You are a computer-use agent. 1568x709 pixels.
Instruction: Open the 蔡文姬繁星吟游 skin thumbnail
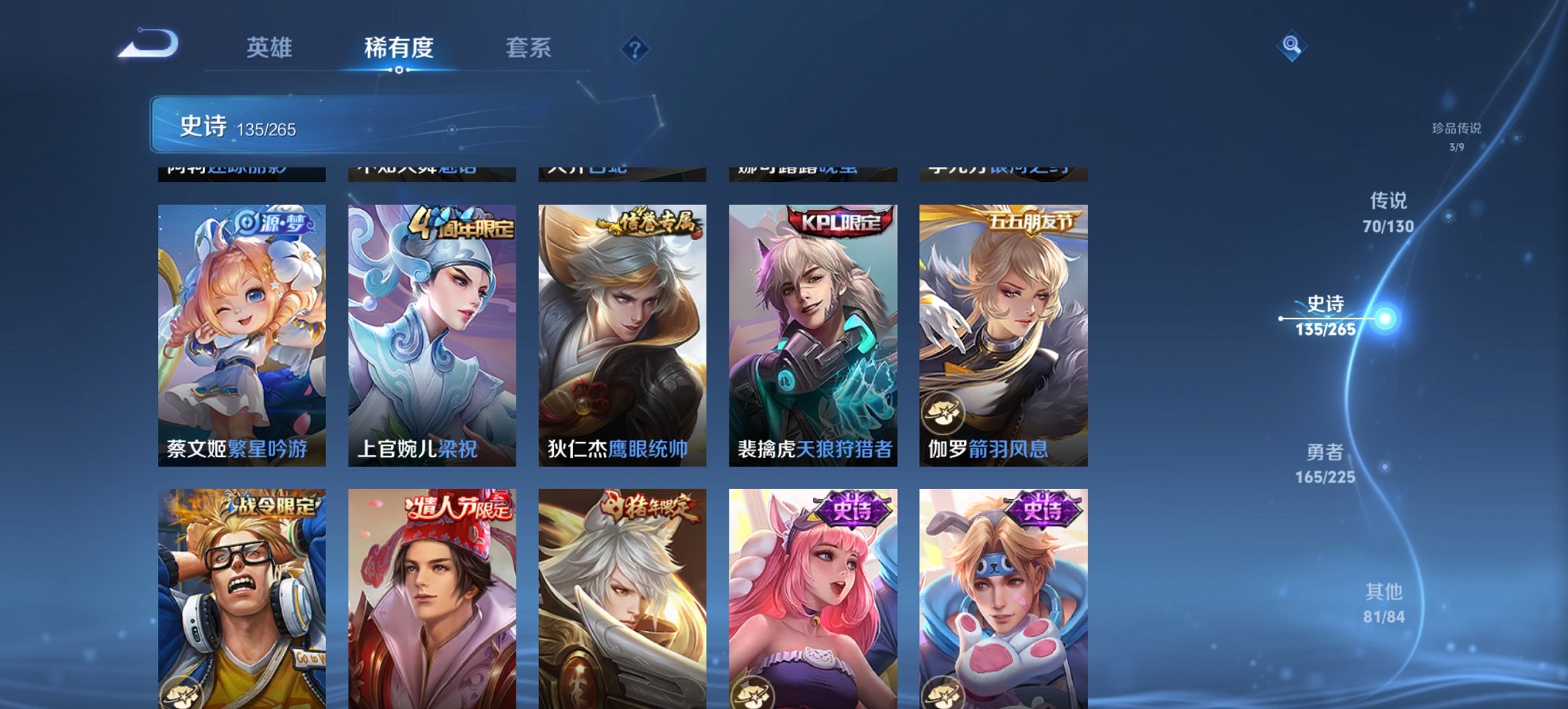240,321
